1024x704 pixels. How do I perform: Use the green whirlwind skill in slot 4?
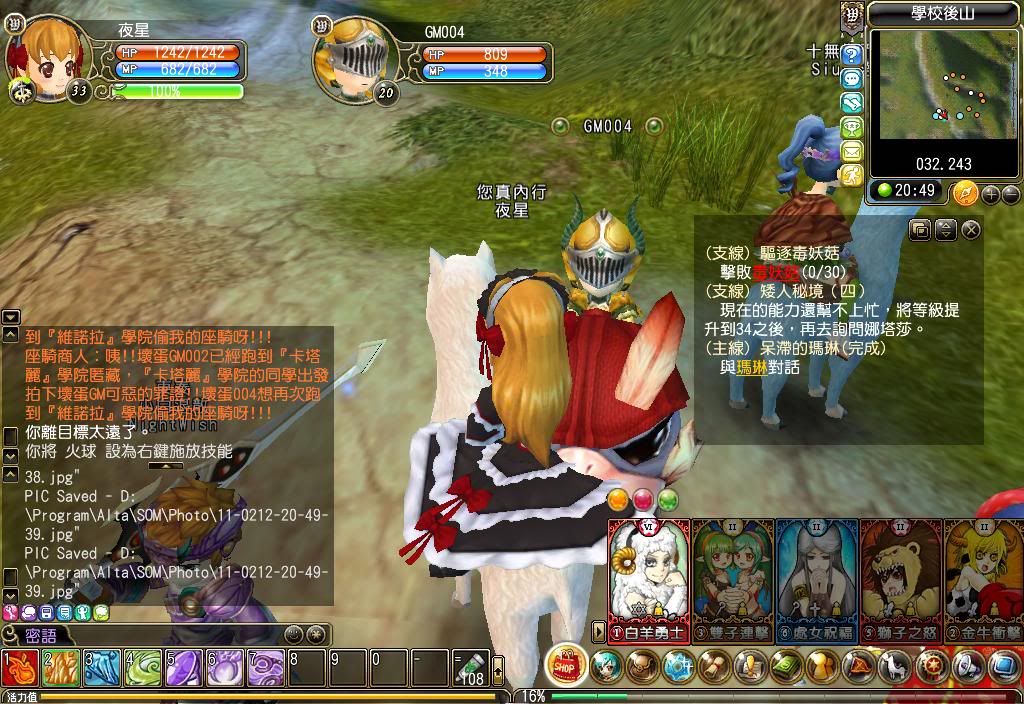point(143,667)
